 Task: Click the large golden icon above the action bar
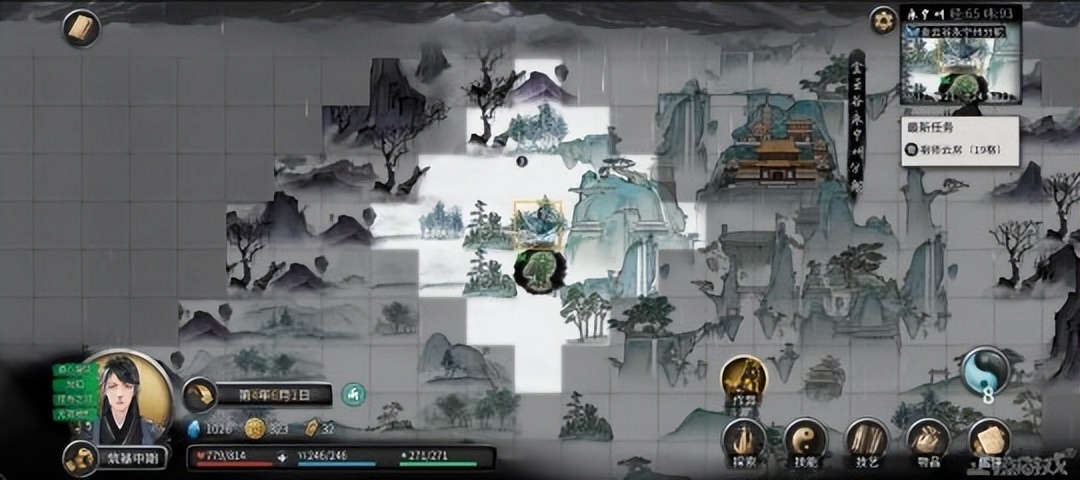(743, 379)
